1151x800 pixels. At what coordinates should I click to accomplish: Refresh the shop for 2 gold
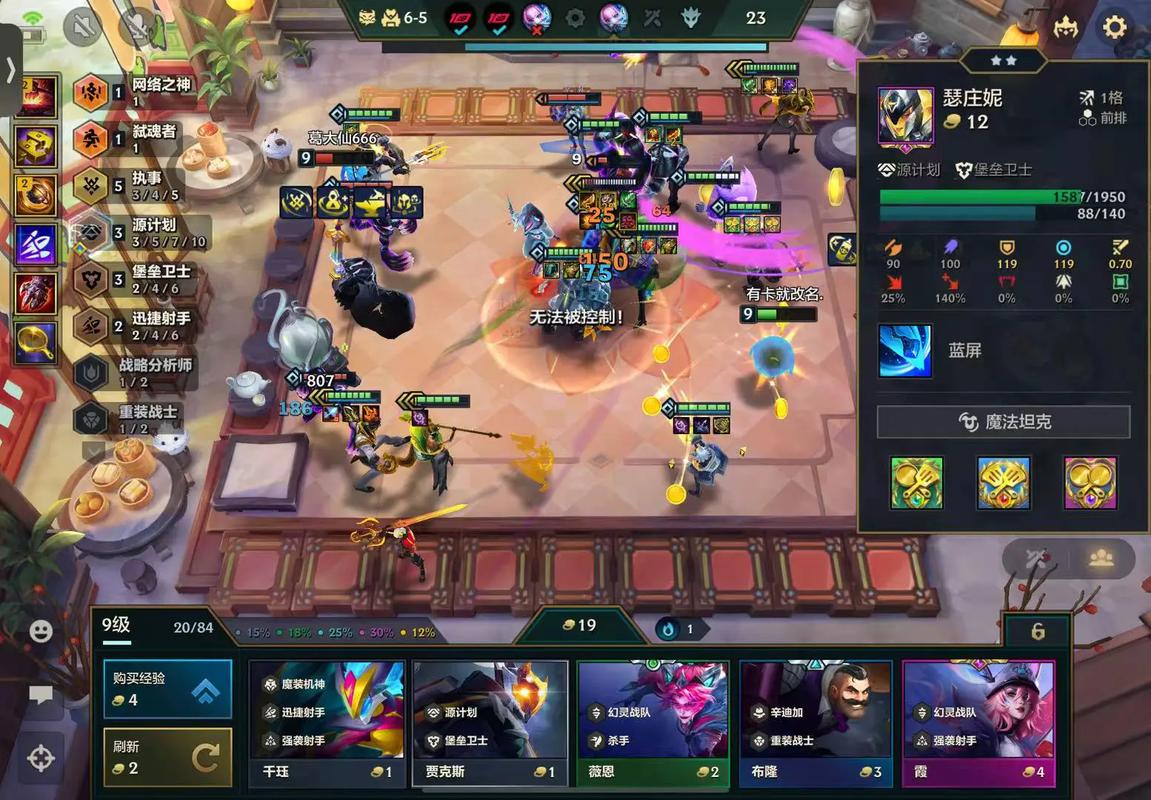(x=167, y=757)
